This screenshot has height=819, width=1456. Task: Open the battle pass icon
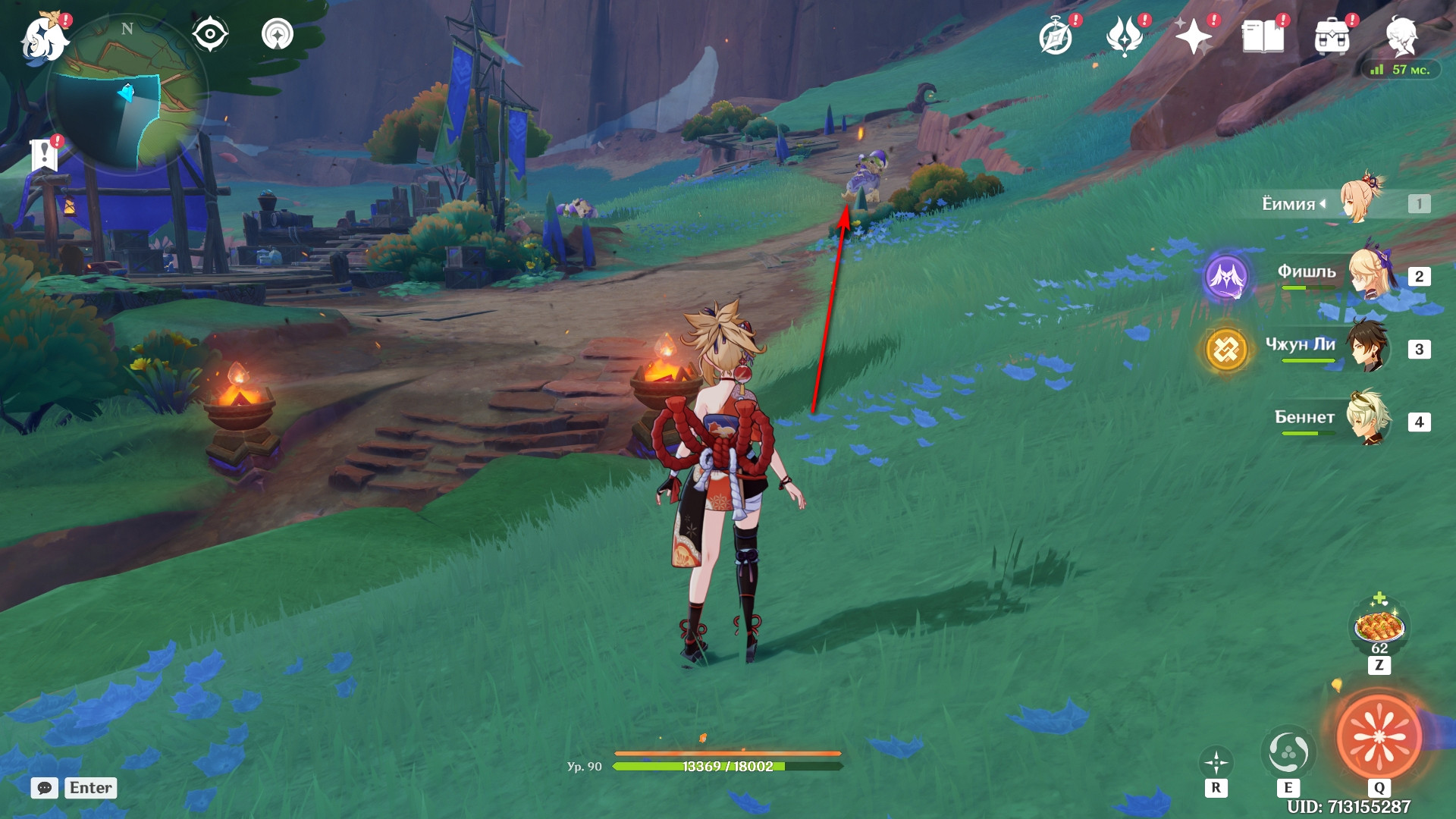(1125, 36)
